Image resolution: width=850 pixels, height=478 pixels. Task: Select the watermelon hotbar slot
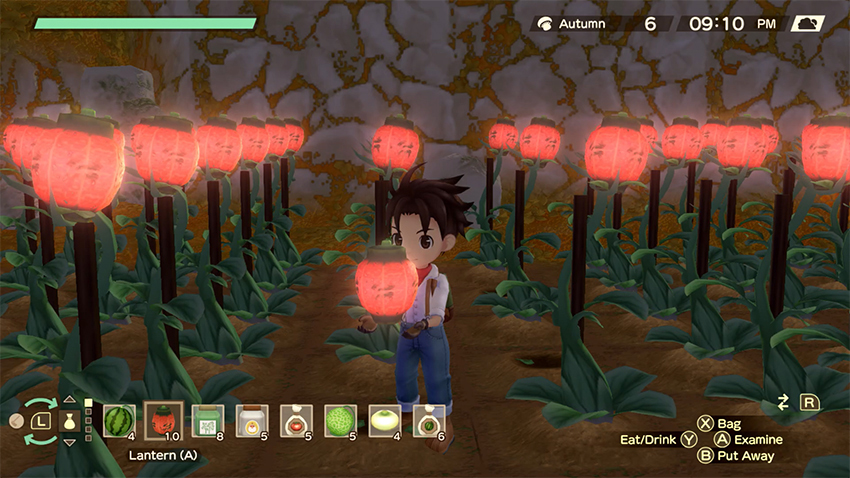[x=119, y=421]
